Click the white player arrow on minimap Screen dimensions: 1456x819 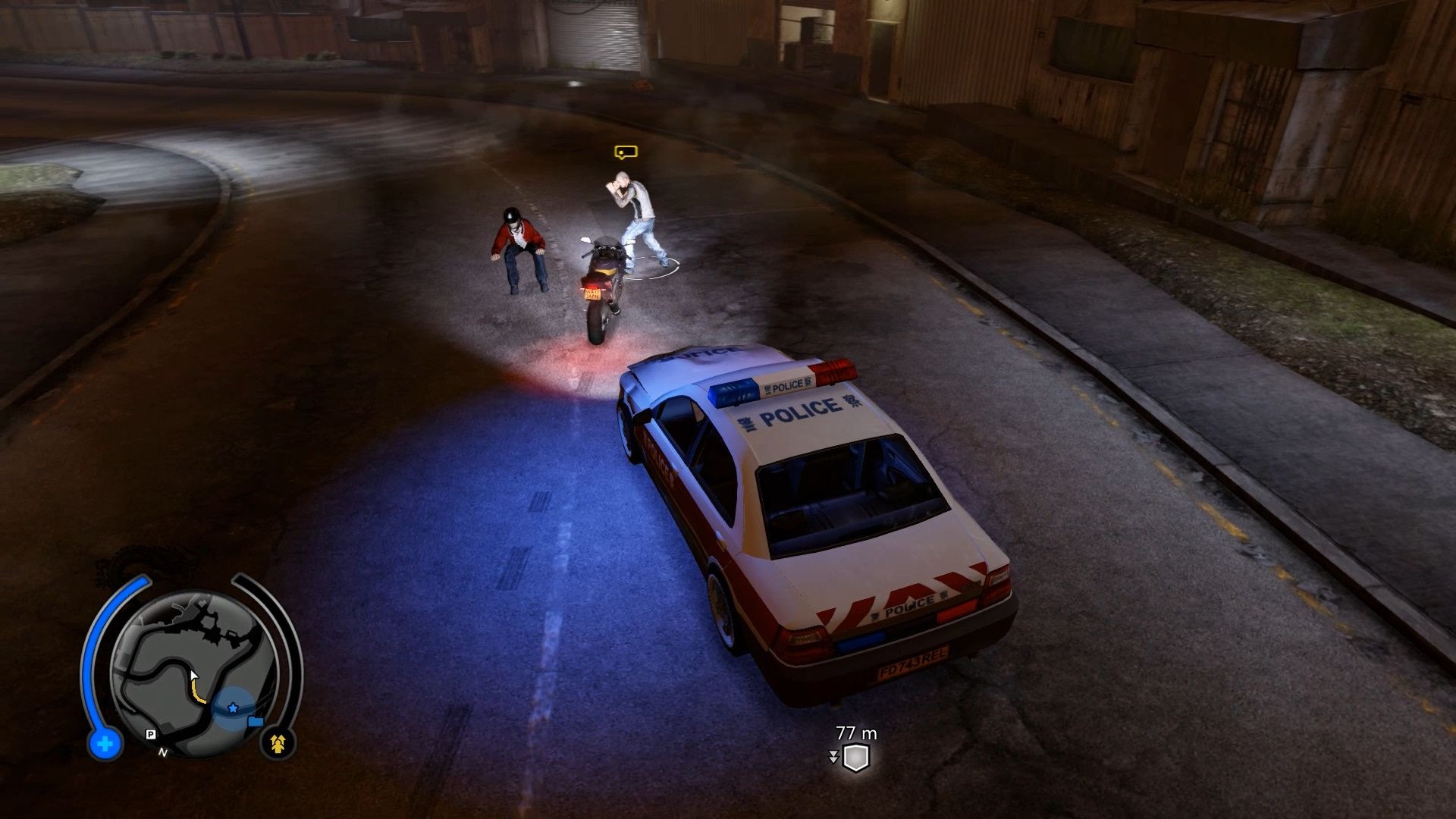pos(194,676)
